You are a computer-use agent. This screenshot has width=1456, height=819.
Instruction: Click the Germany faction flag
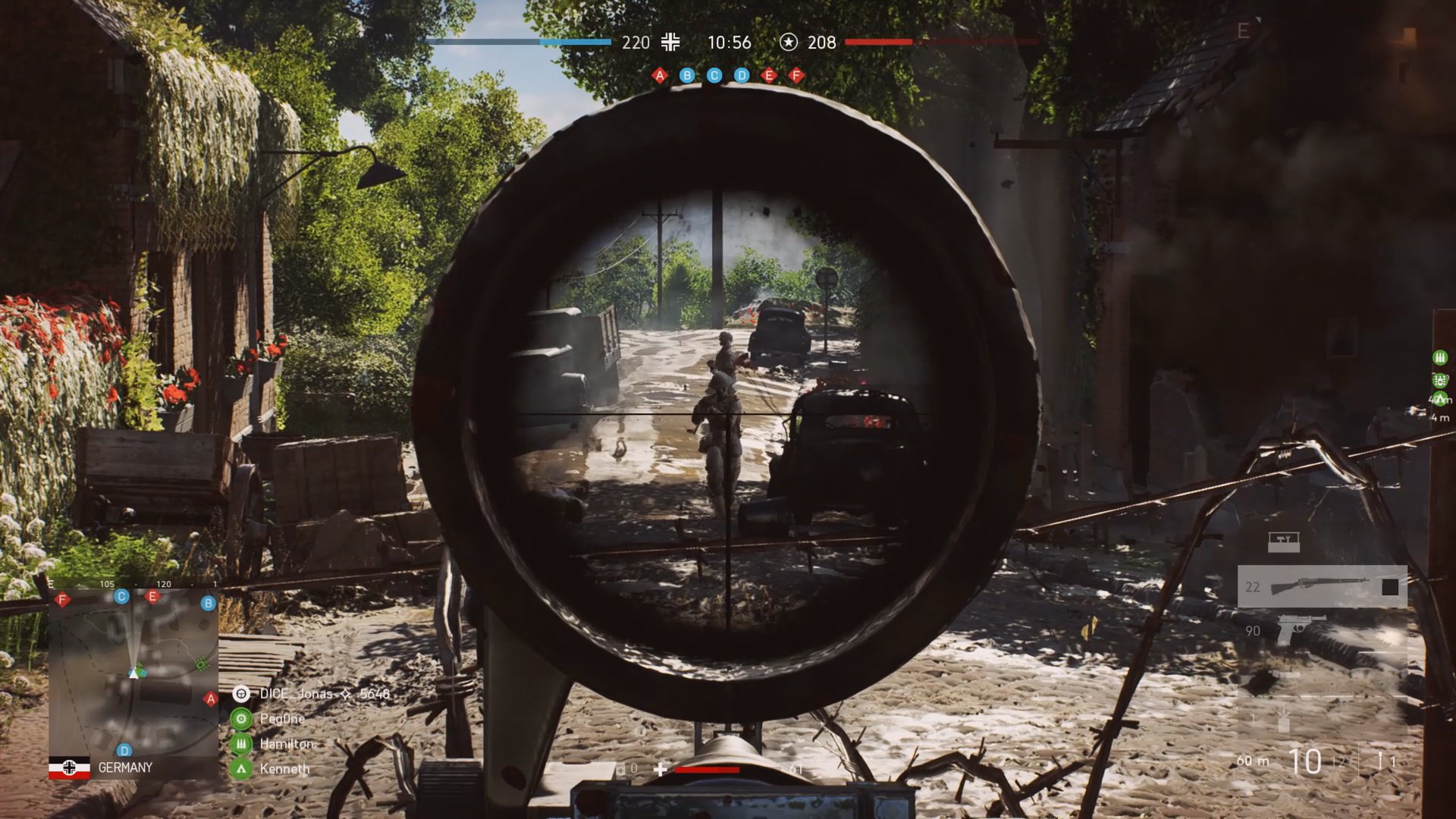click(69, 767)
